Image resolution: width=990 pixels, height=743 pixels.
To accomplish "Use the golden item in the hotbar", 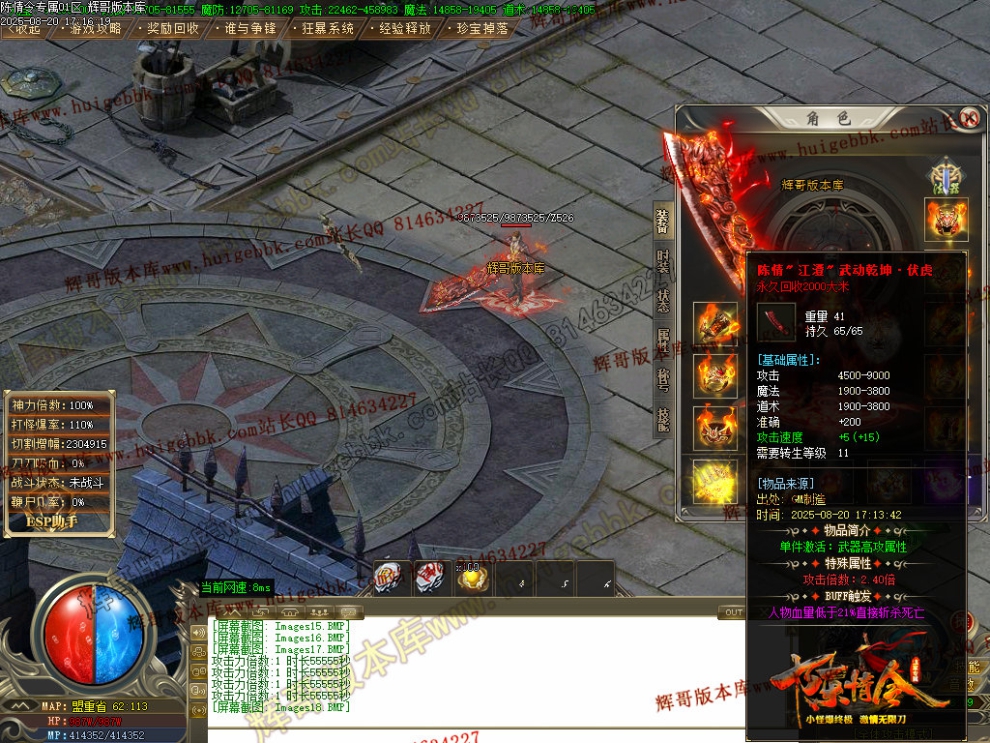I will click(x=472, y=579).
